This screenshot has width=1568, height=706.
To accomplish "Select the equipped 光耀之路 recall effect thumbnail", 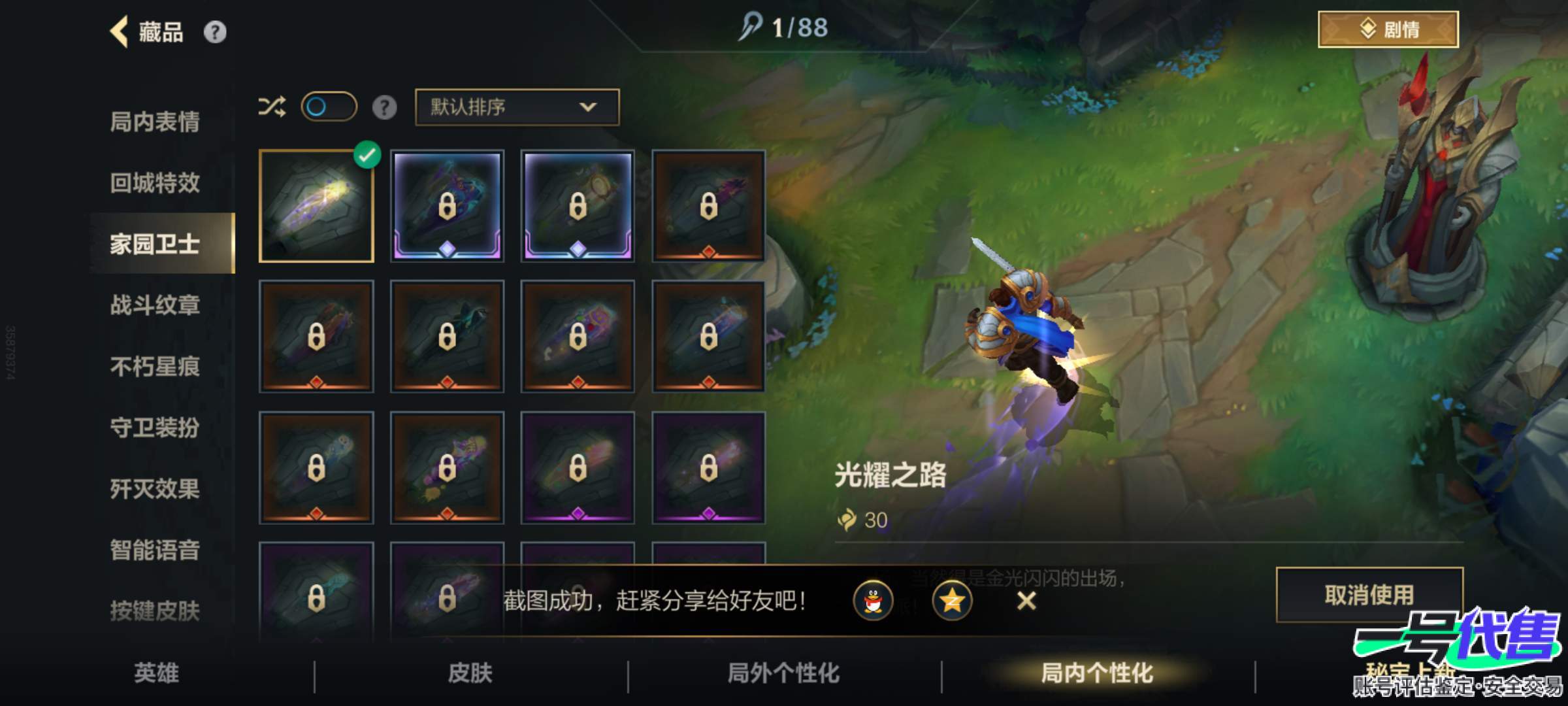I will pyautogui.click(x=318, y=207).
